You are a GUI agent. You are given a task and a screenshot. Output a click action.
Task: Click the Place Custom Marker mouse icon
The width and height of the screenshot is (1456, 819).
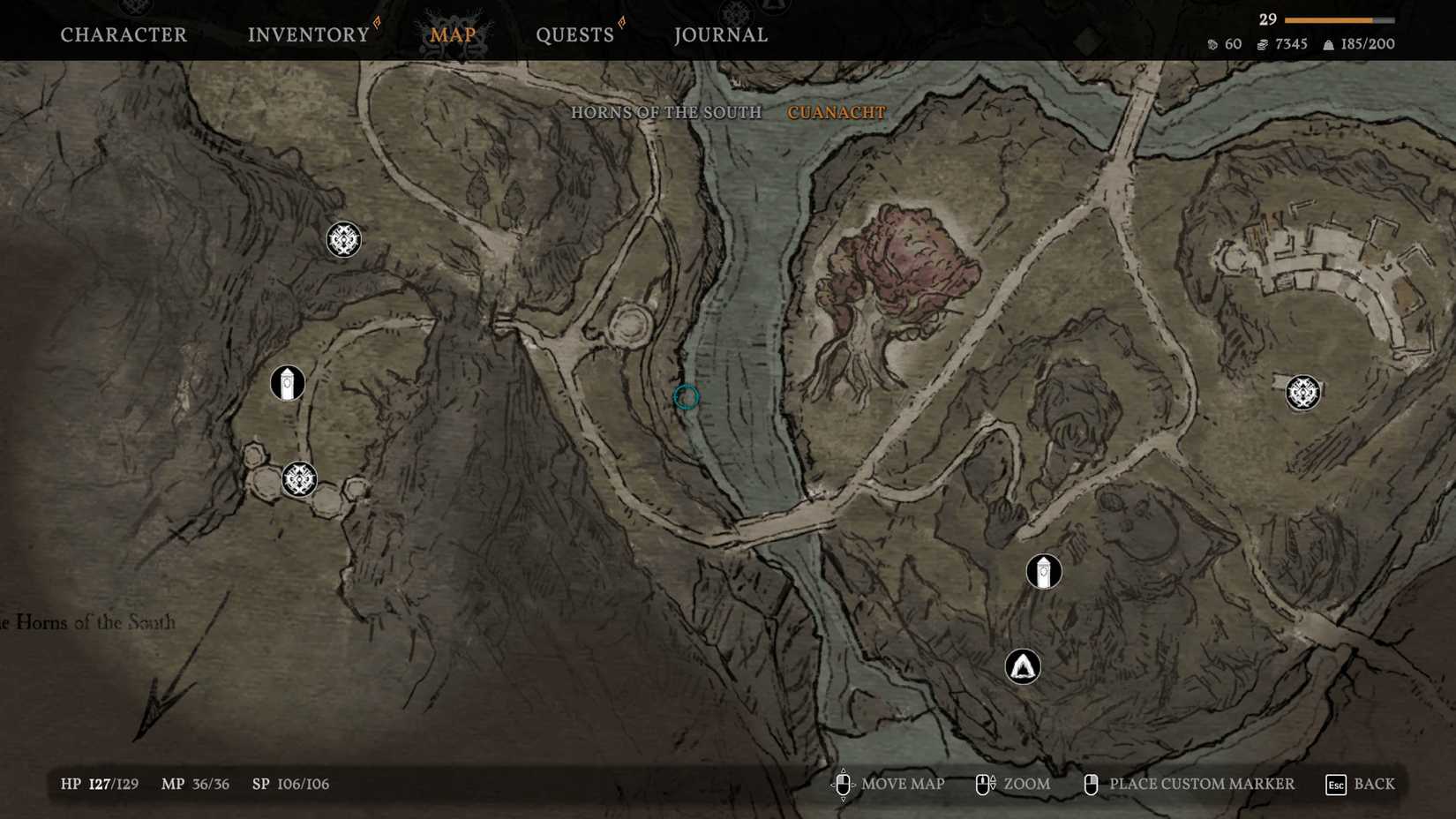tap(1092, 784)
